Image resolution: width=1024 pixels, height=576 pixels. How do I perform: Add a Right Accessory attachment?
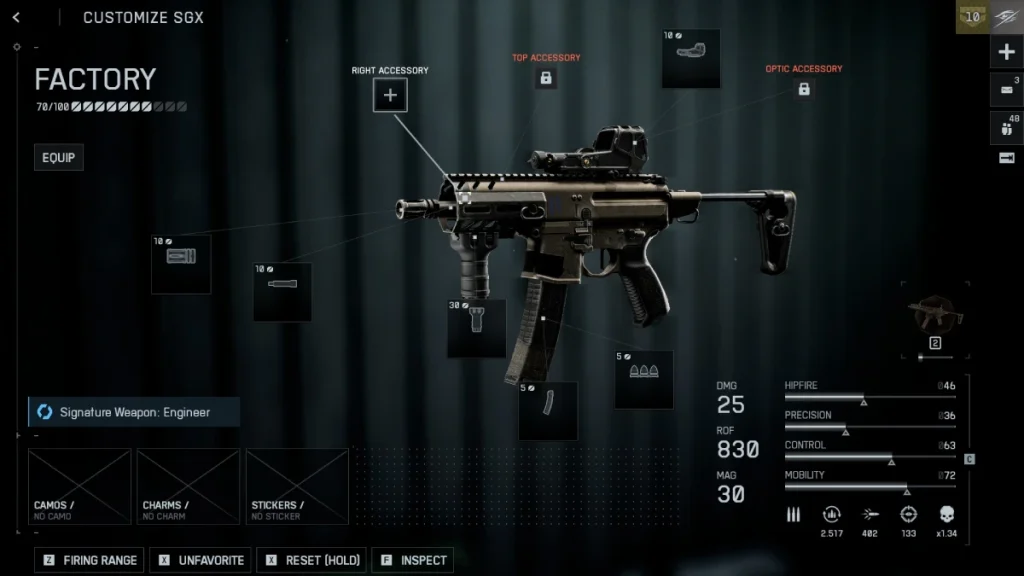[390, 96]
